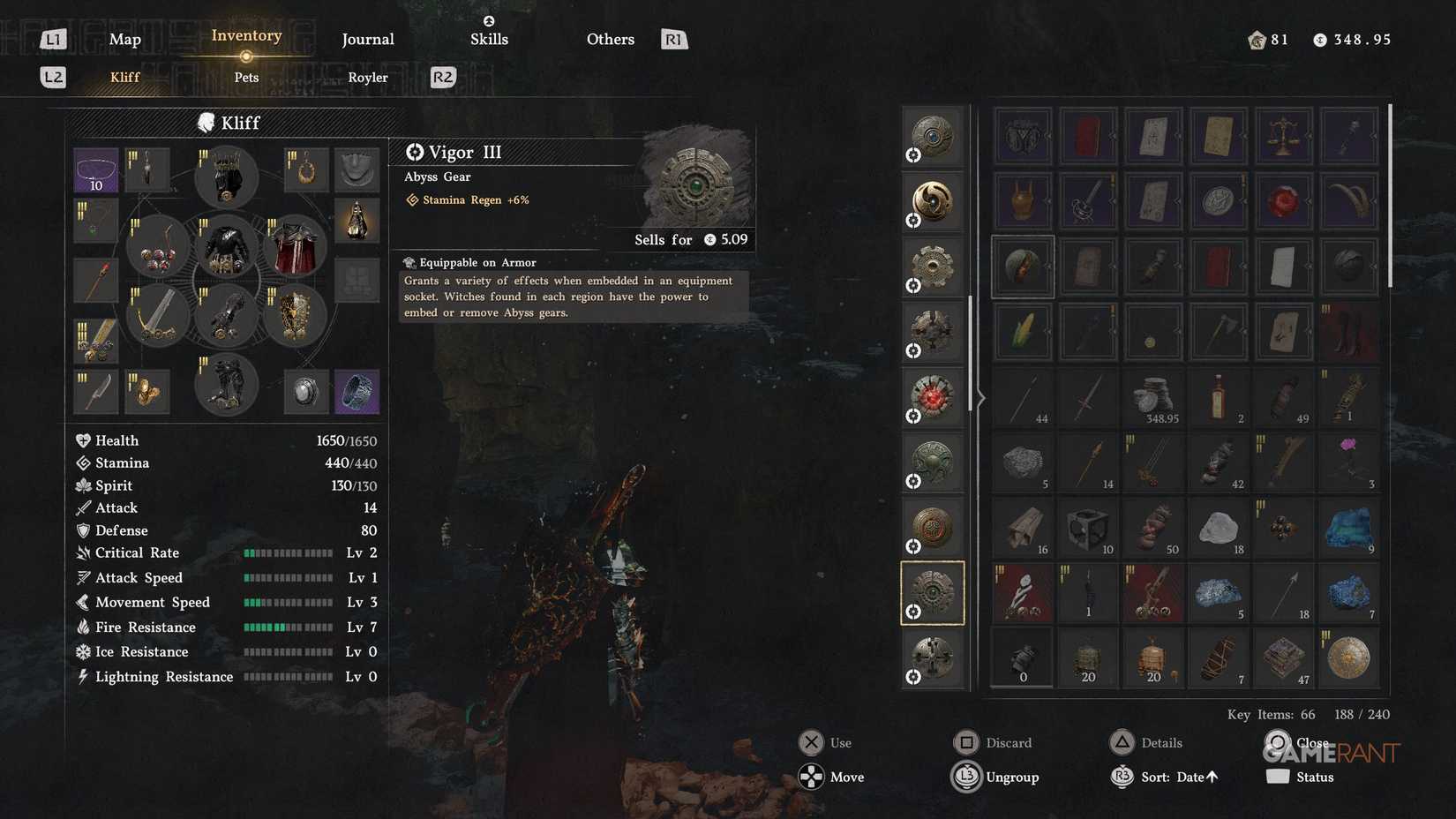Click the coin pile showing 348.95
Viewport: 1456px width, 819px height.
(1152, 397)
